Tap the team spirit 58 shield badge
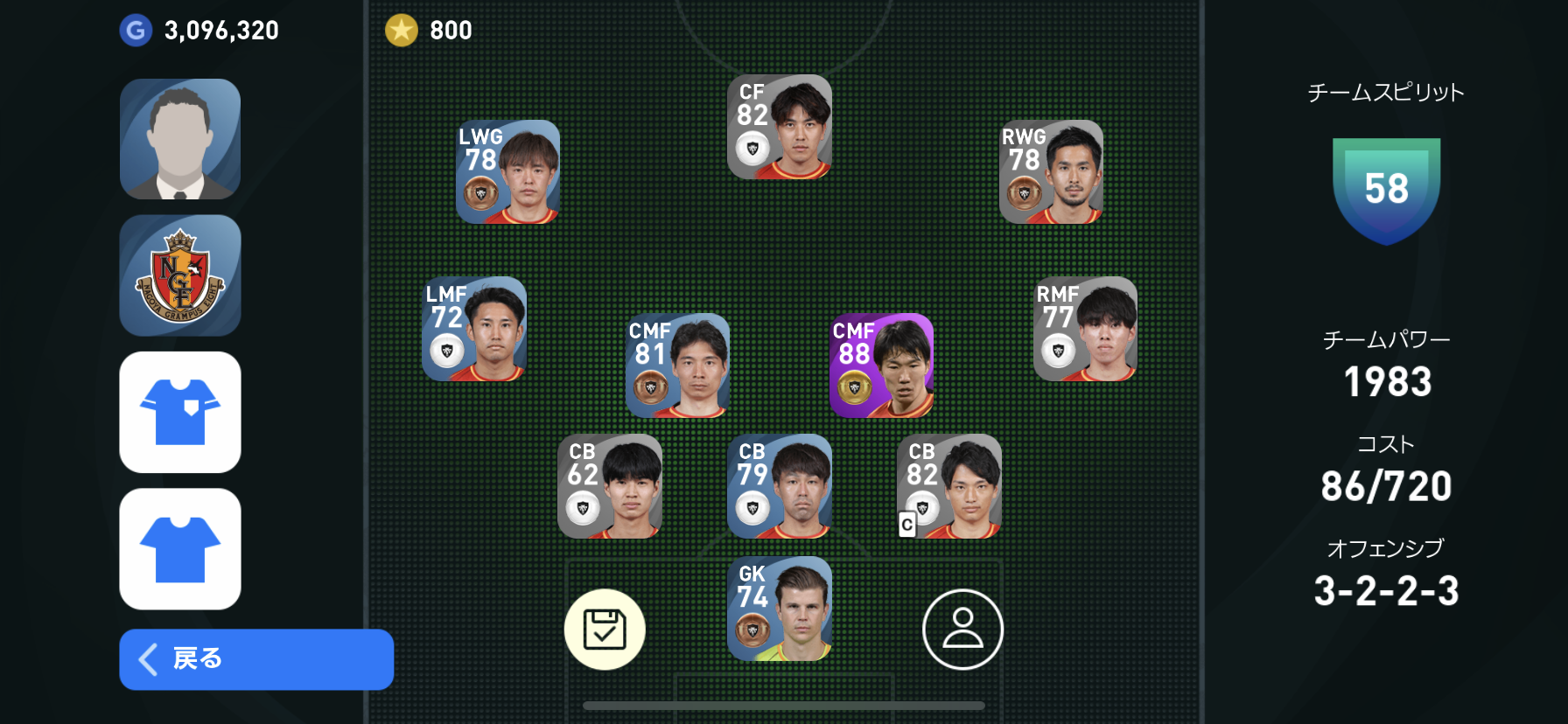 coord(1386,190)
